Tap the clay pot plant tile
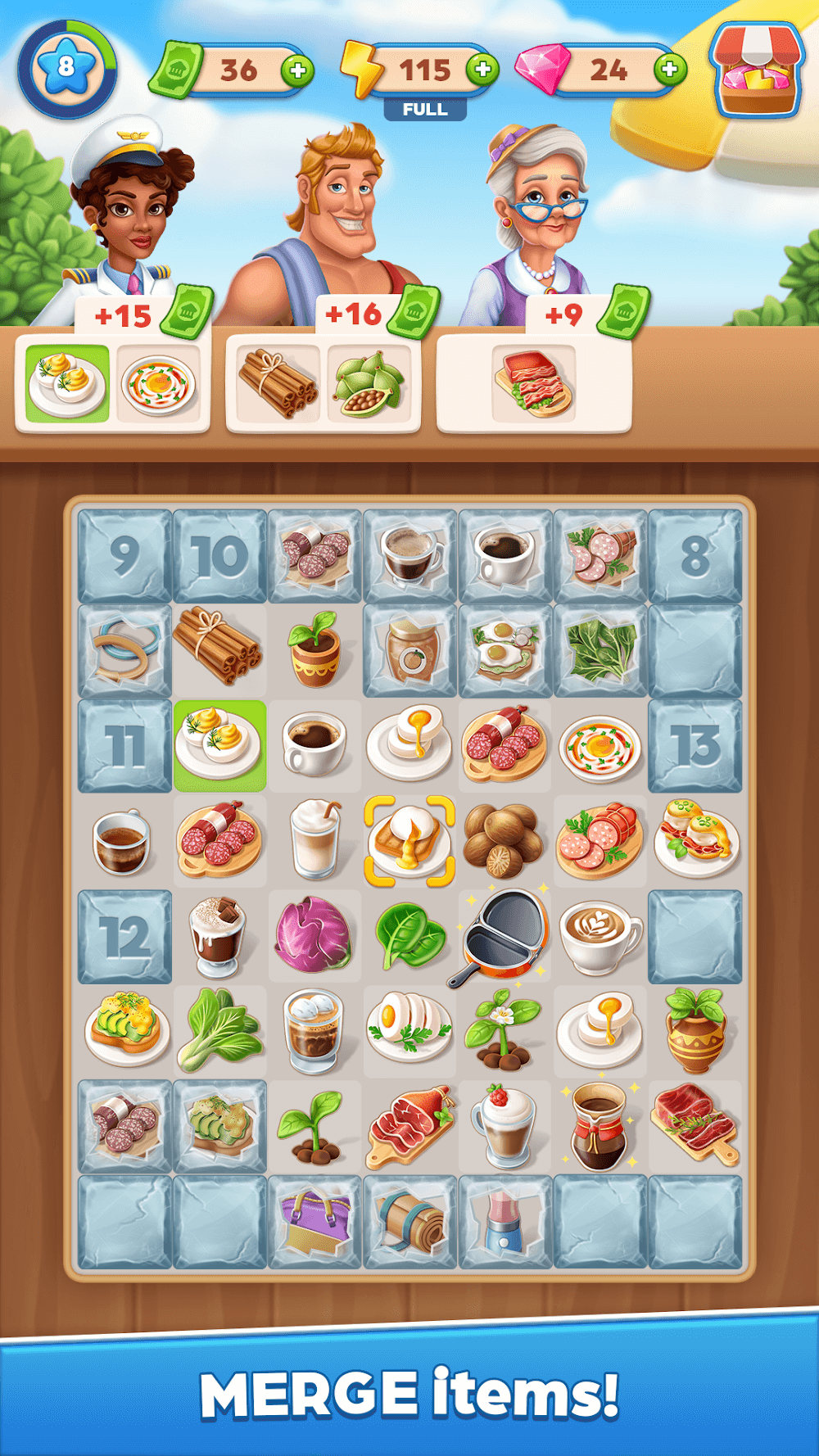Viewport: 819px width, 1456px height. pos(695,1031)
